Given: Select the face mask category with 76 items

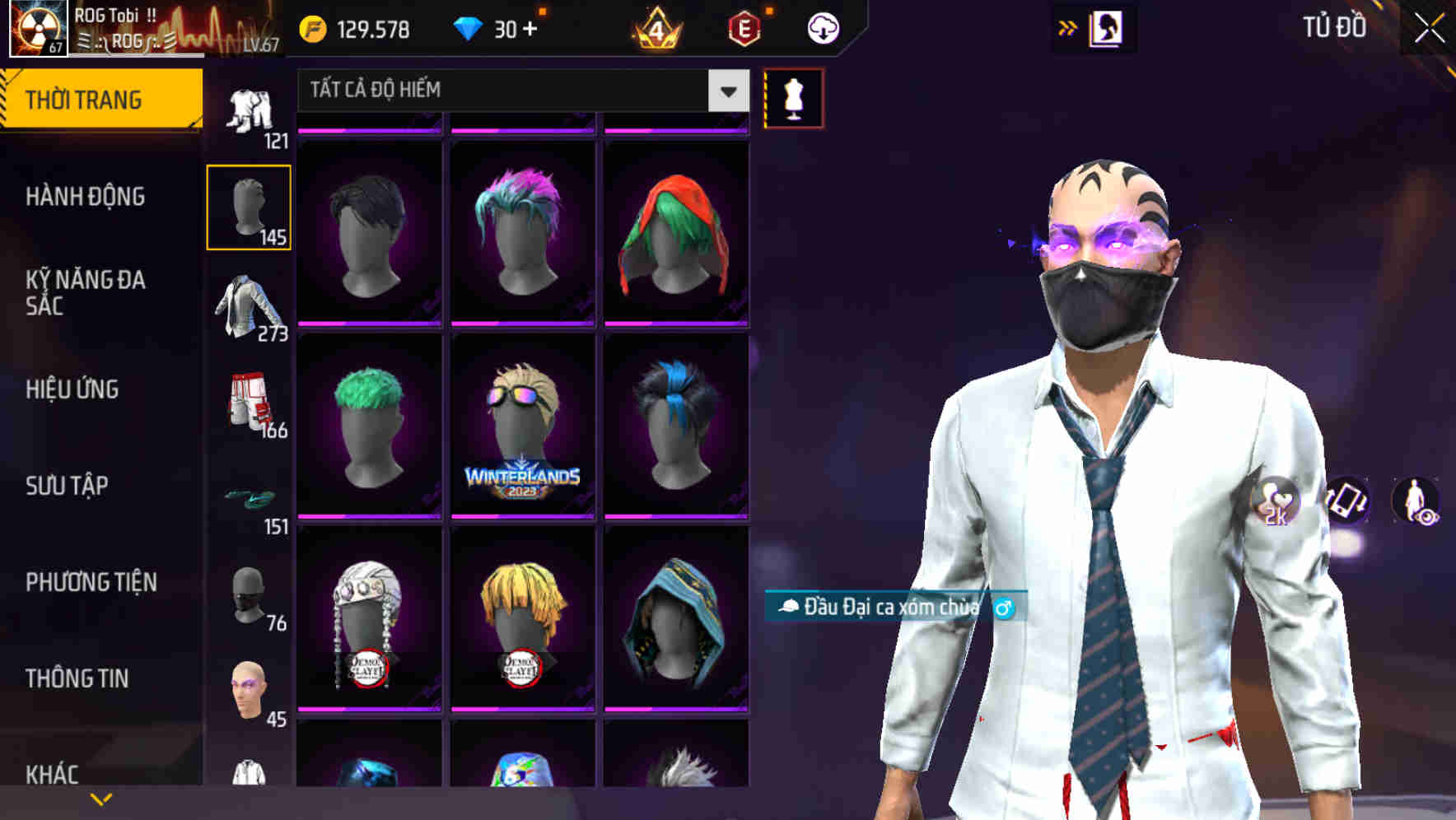Looking at the screenshot, I should [250, 597].
